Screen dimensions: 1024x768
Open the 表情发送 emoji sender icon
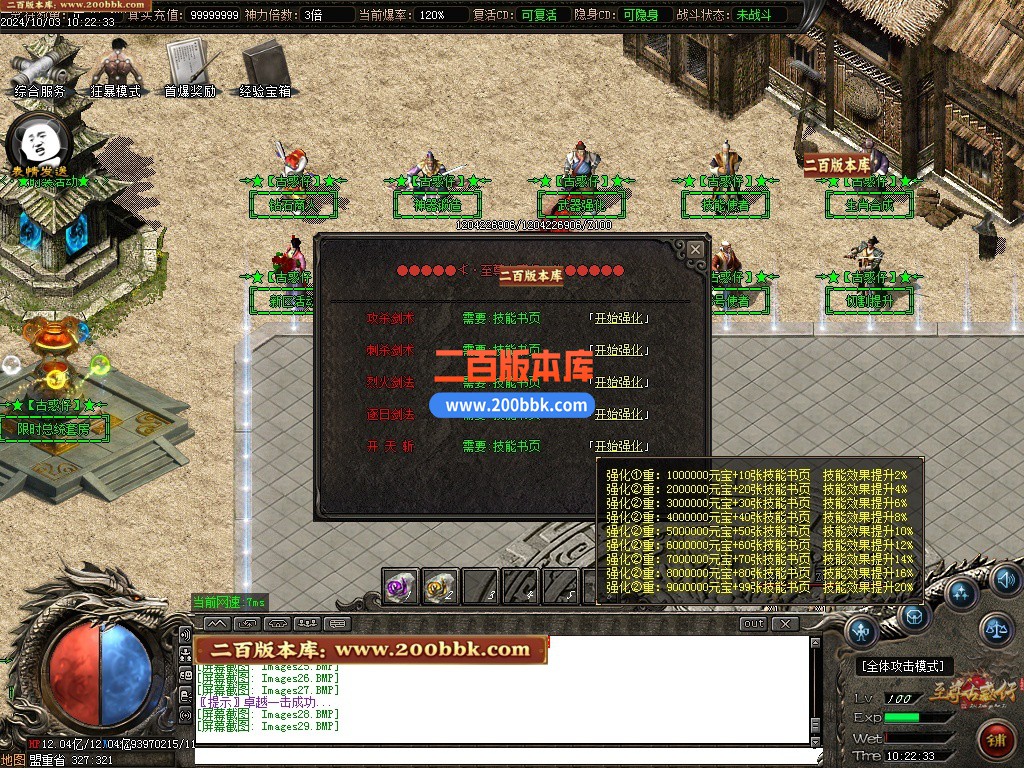point(37,146)
